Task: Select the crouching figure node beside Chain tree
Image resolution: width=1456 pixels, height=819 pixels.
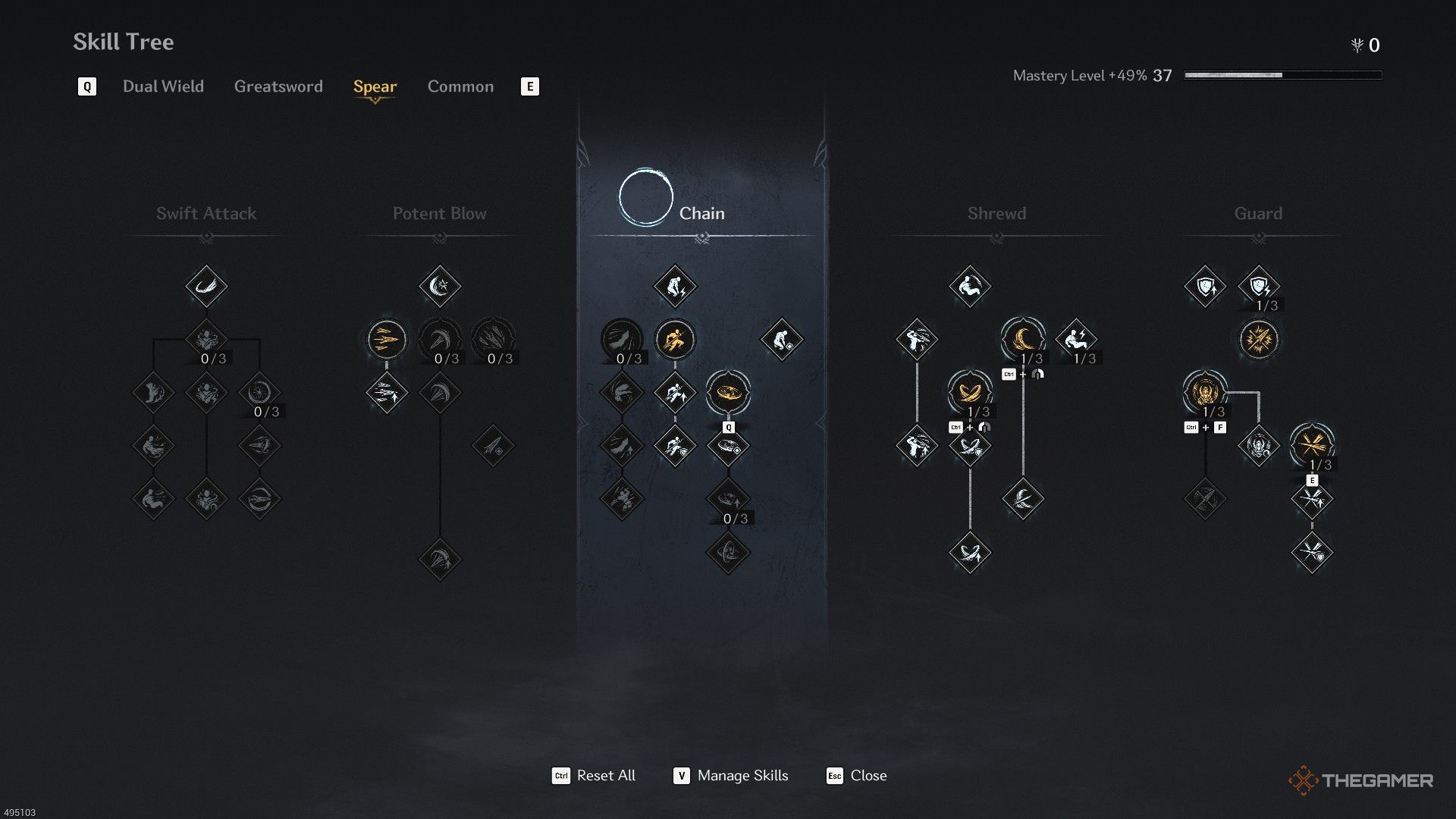Action: point(781,340)
